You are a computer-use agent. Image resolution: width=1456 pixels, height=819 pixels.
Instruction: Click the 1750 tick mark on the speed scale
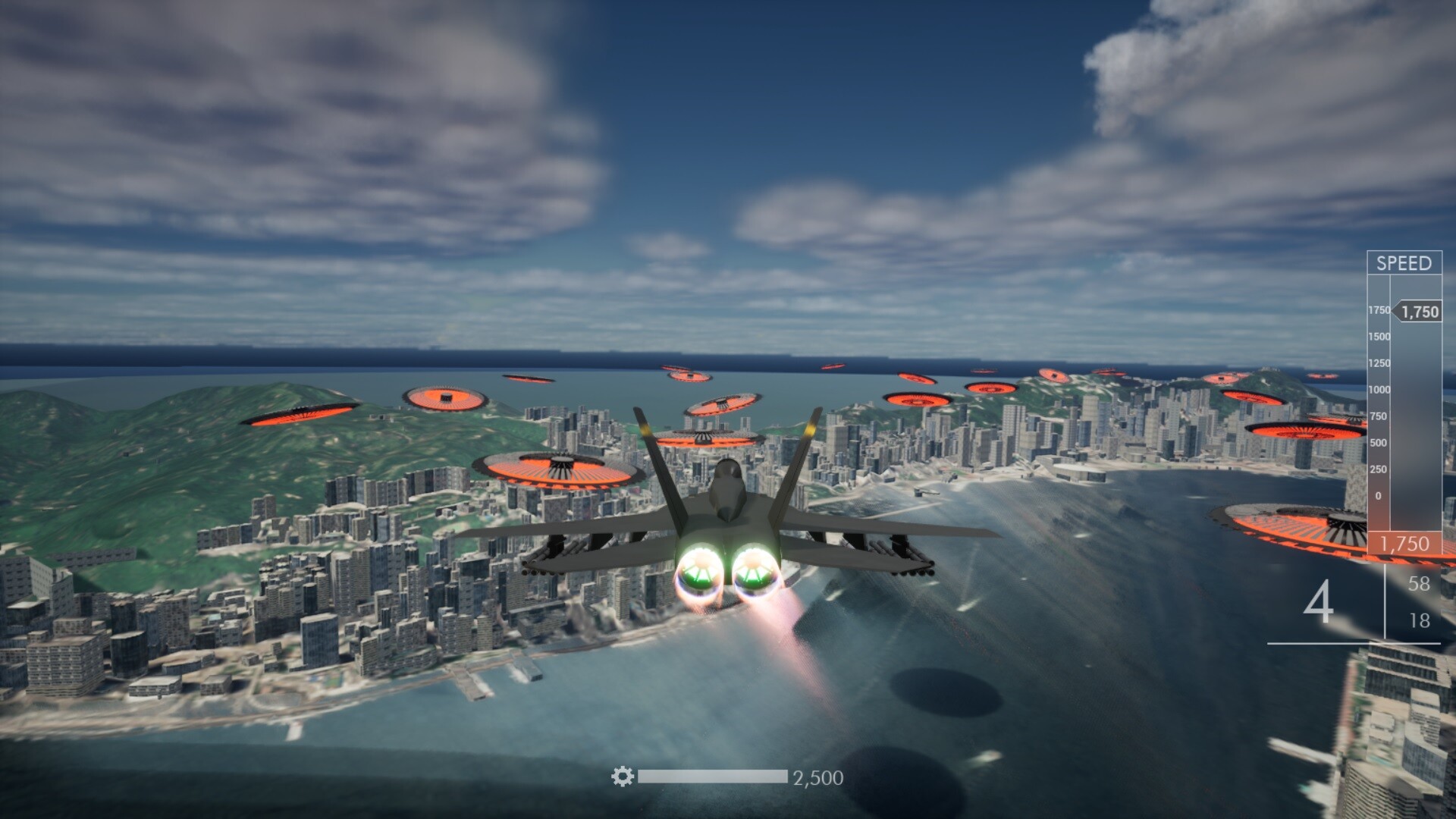[1379, 310]
